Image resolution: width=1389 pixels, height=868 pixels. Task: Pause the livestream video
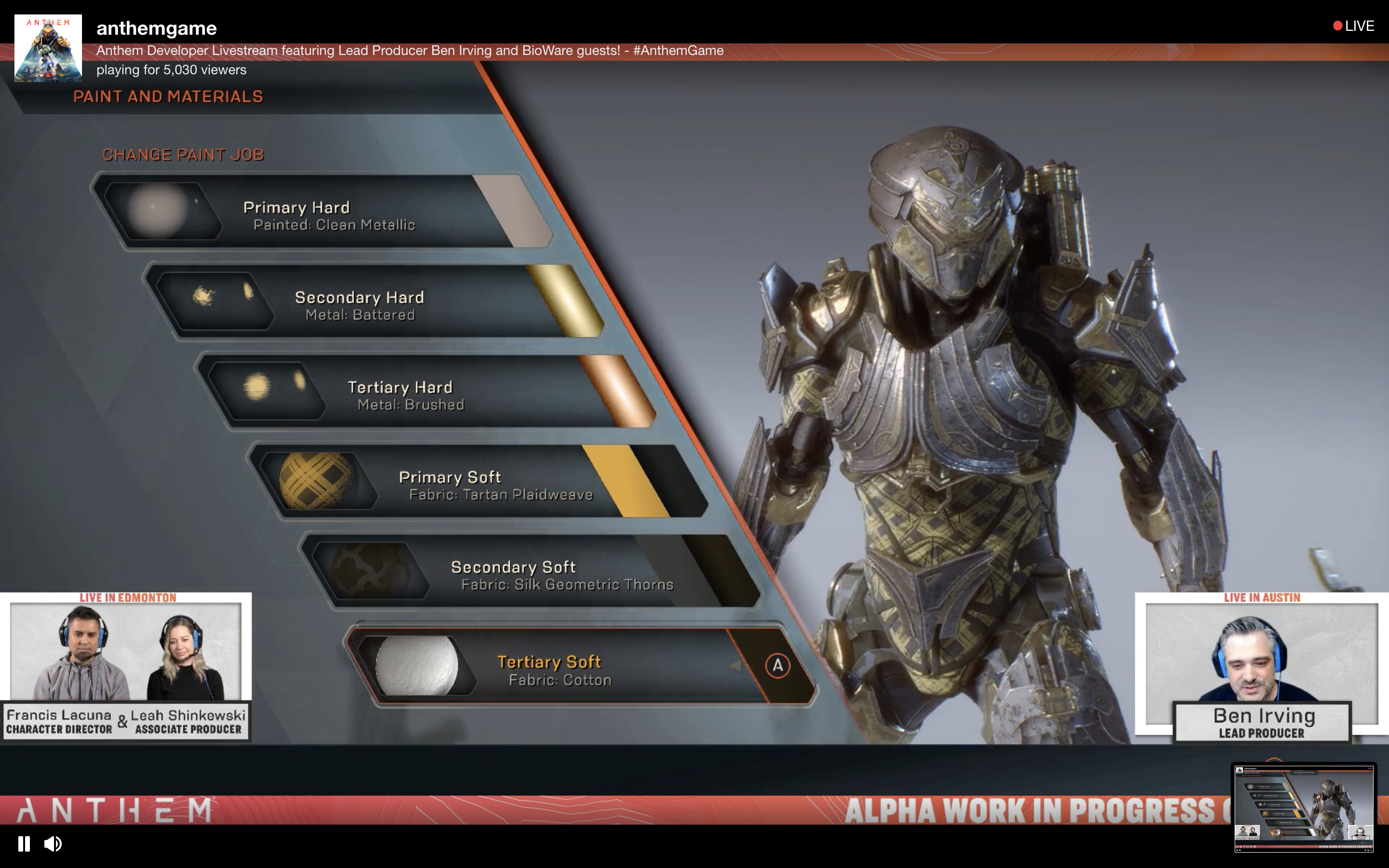coord(24,843)
